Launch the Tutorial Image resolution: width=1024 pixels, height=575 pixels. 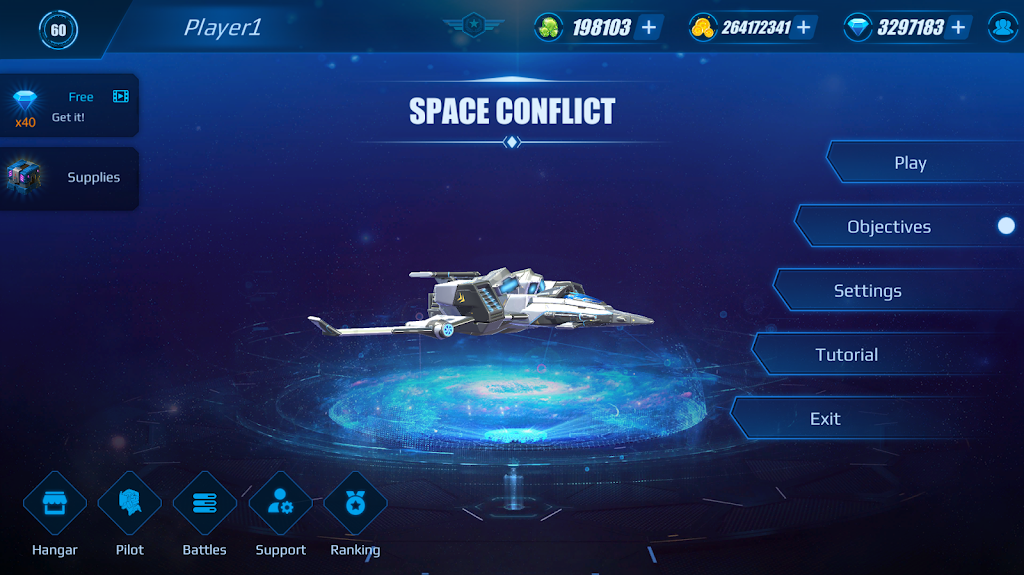coord(847,355)
